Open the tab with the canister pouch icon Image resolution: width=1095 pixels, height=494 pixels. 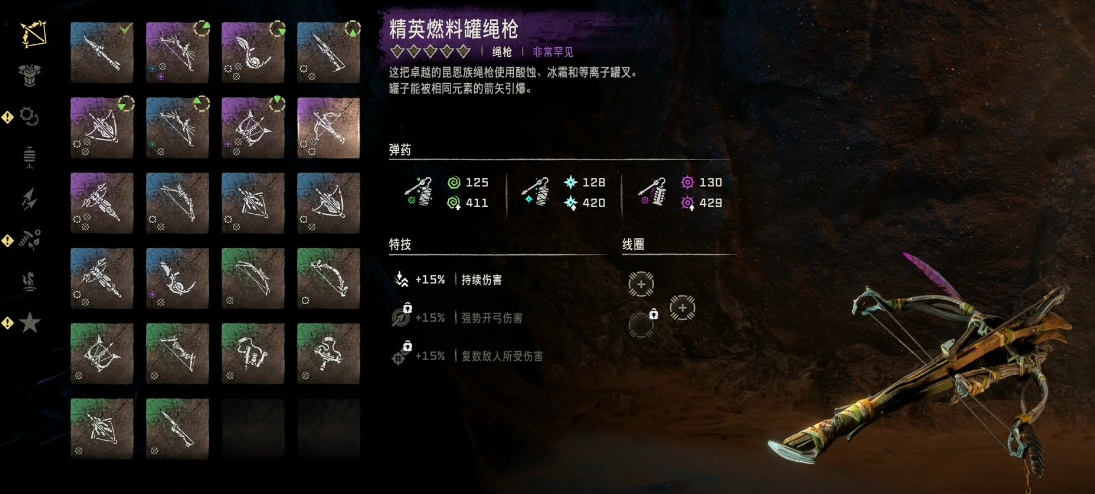31,157
